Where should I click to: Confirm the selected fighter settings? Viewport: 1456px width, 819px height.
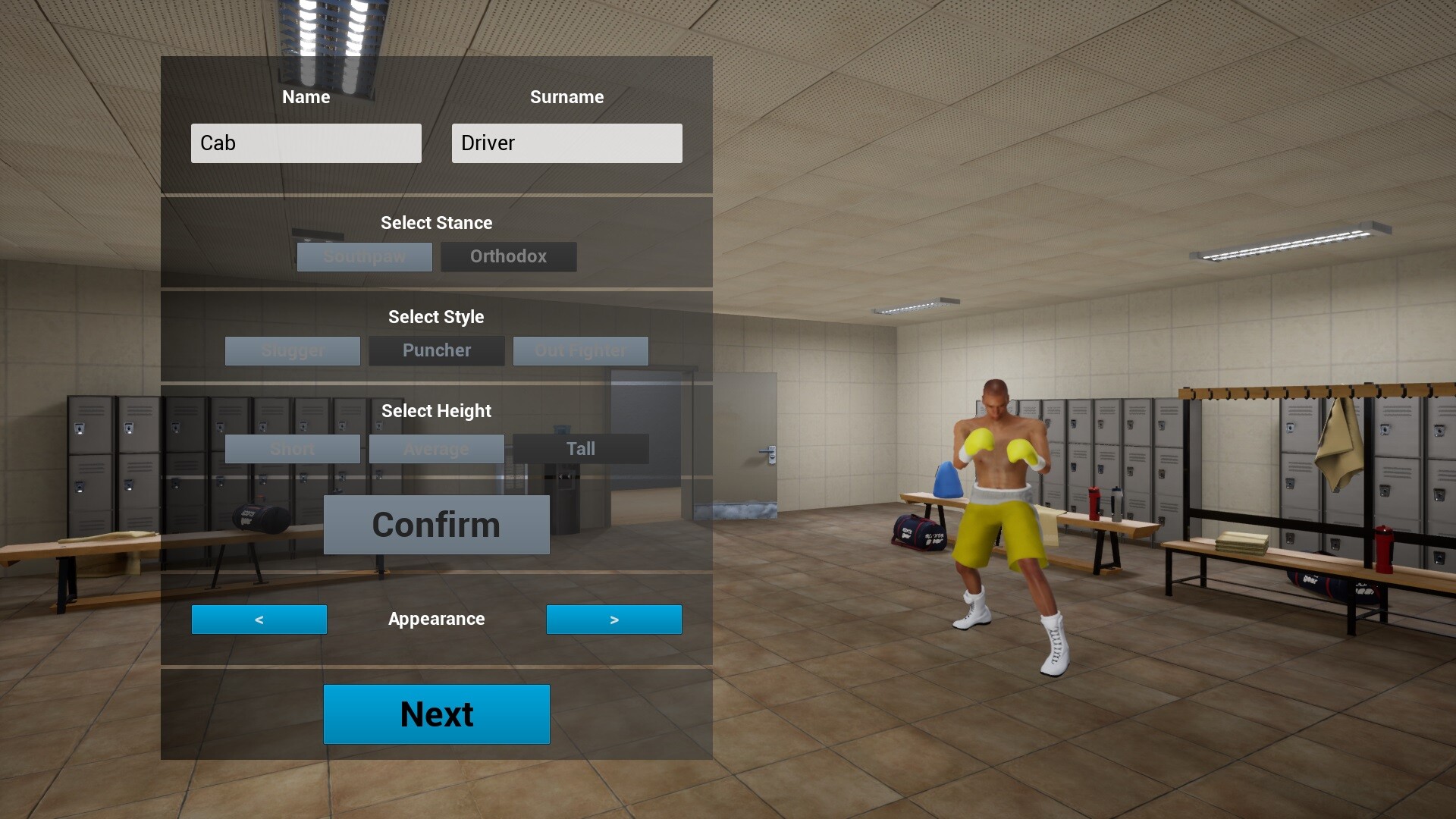[x=436, y=524]
